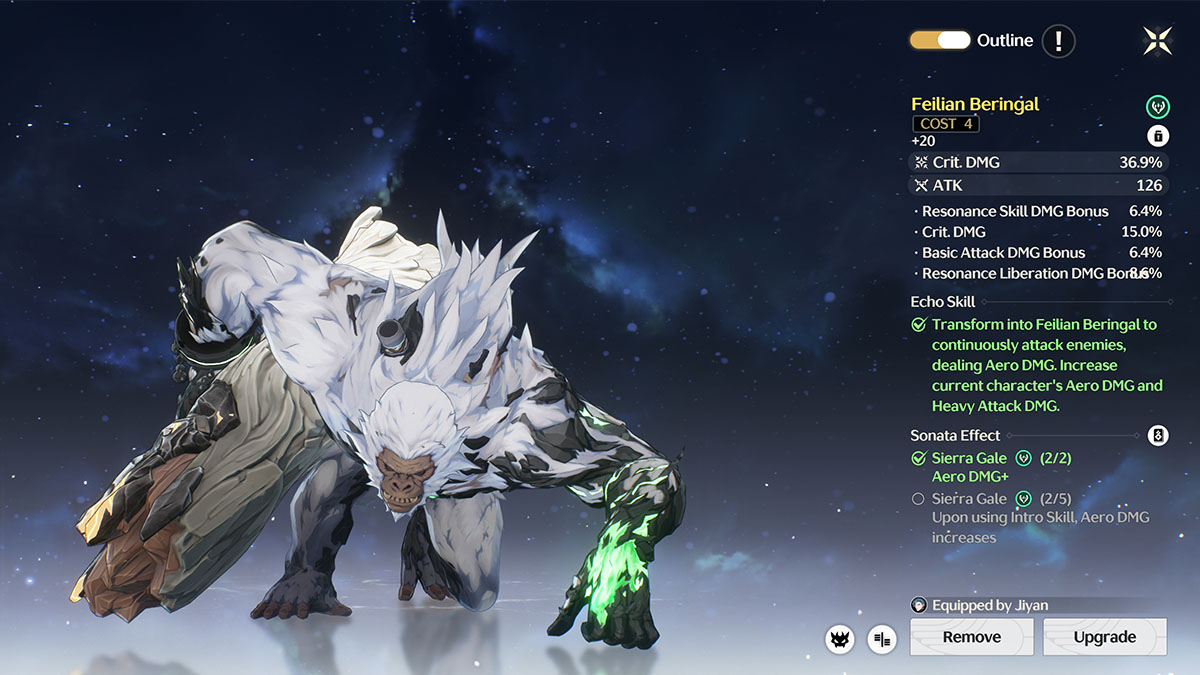Screen dimensions: 1200x675
Task: Toggle the echo lock icon
Action: point(1157,136)
